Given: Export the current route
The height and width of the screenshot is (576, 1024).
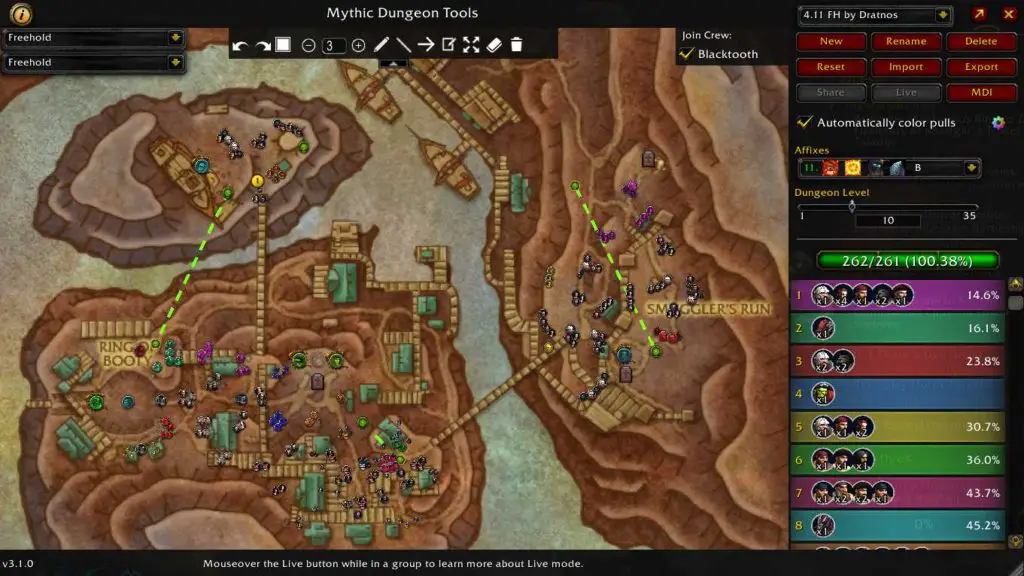Looking at the screenshot, I should click(980, 67).
